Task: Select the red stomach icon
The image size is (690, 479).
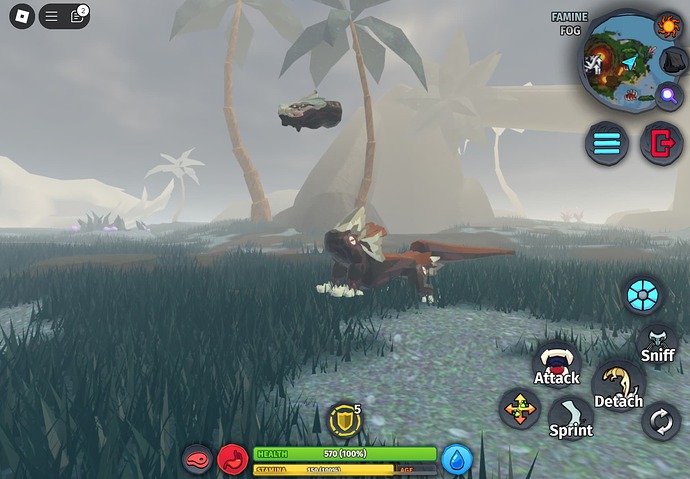Action: pyautogui.click(x=233, y=459)
